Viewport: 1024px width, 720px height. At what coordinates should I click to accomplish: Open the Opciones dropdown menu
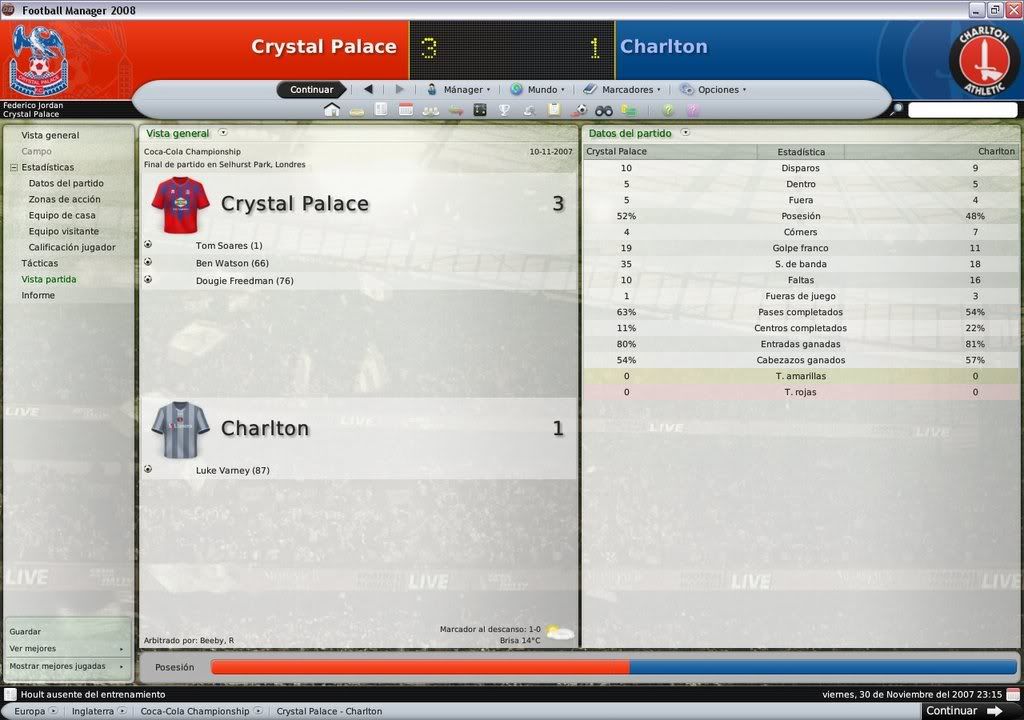(x=714, y=90)
